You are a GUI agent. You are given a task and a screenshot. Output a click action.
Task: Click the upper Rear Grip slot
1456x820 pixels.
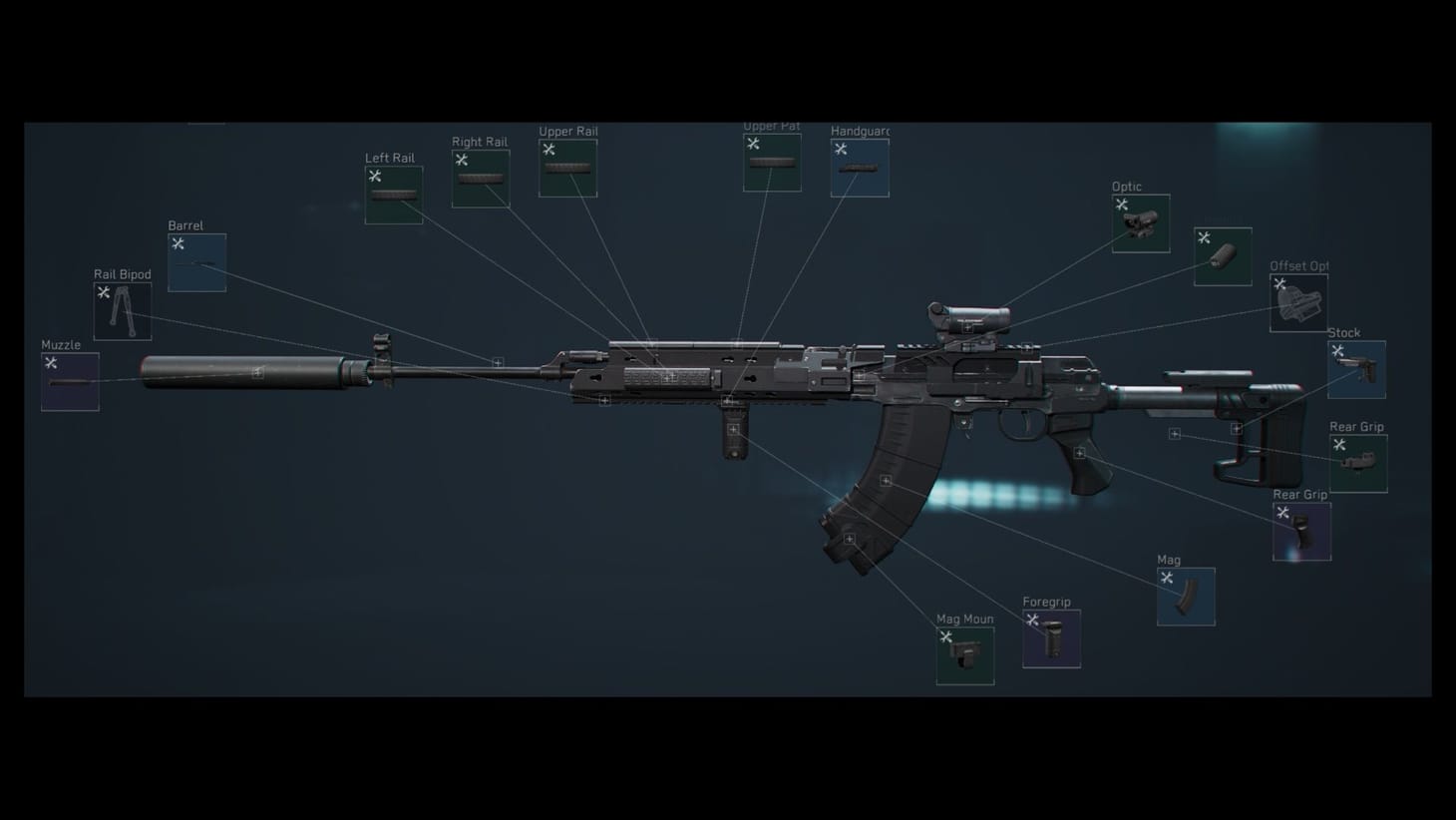1357,461
